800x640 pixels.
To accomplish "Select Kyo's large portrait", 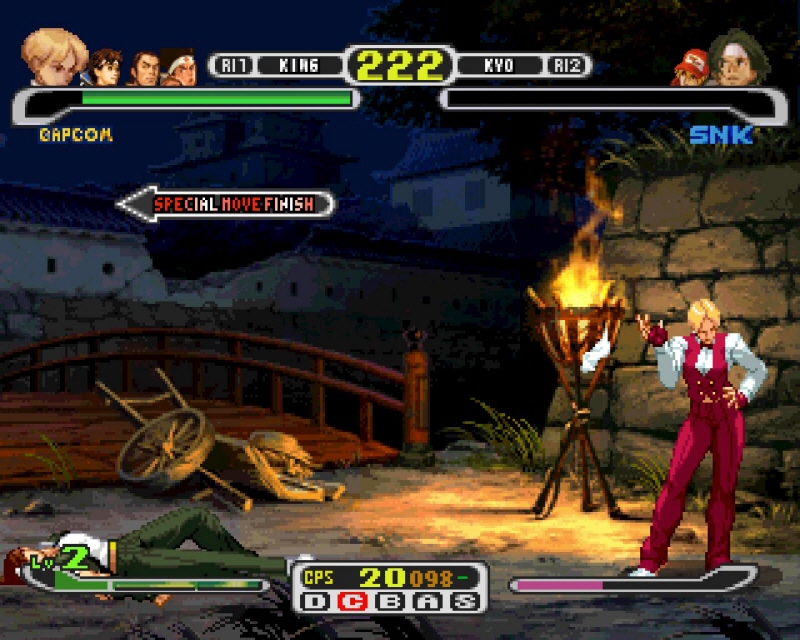I will click(x=738, y=58).
